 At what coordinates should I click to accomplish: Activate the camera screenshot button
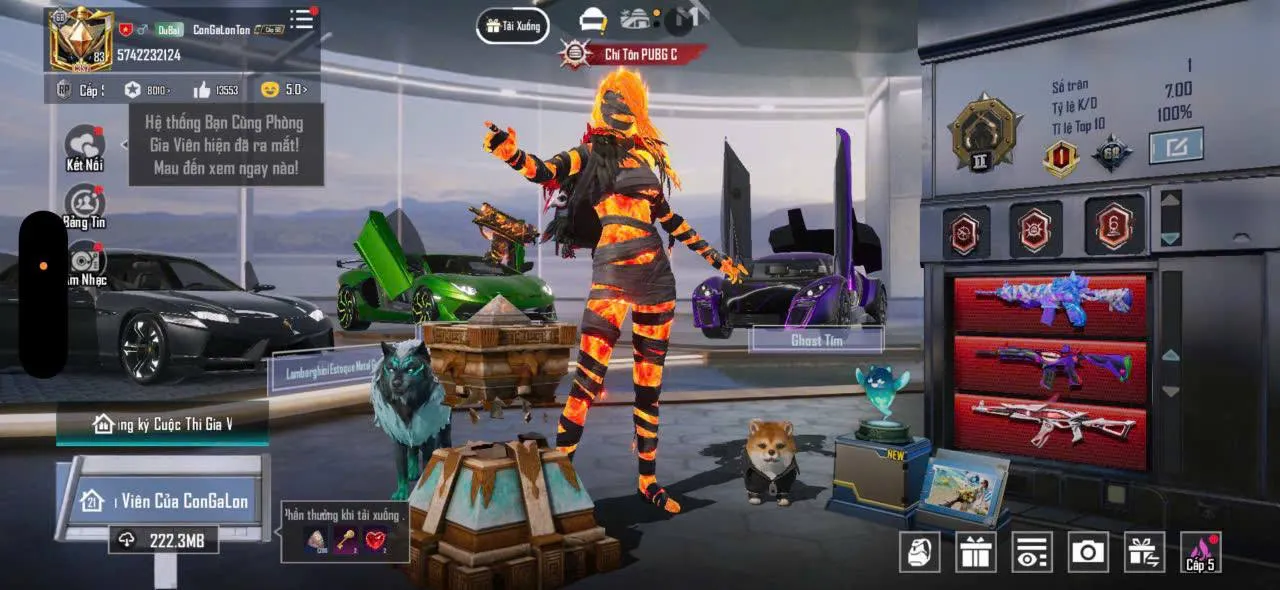click(x=1087, y=551)
